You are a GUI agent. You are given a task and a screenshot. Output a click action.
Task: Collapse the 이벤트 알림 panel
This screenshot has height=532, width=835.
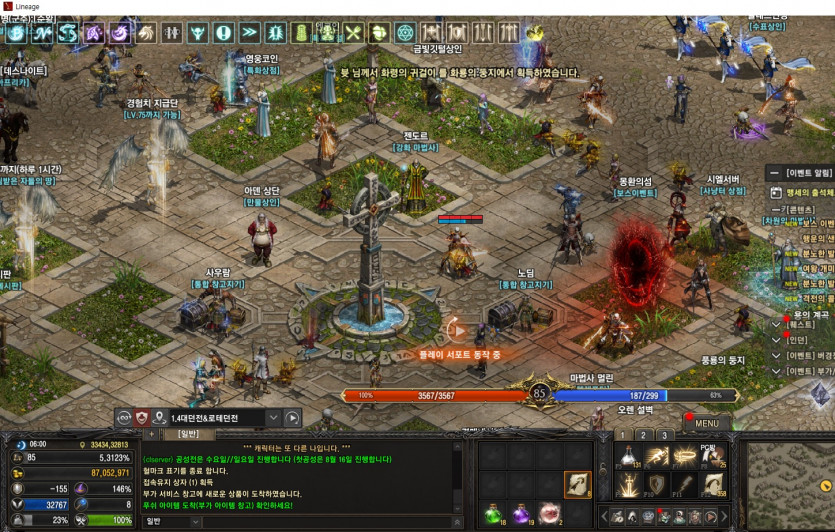click(x=775, y=173)
